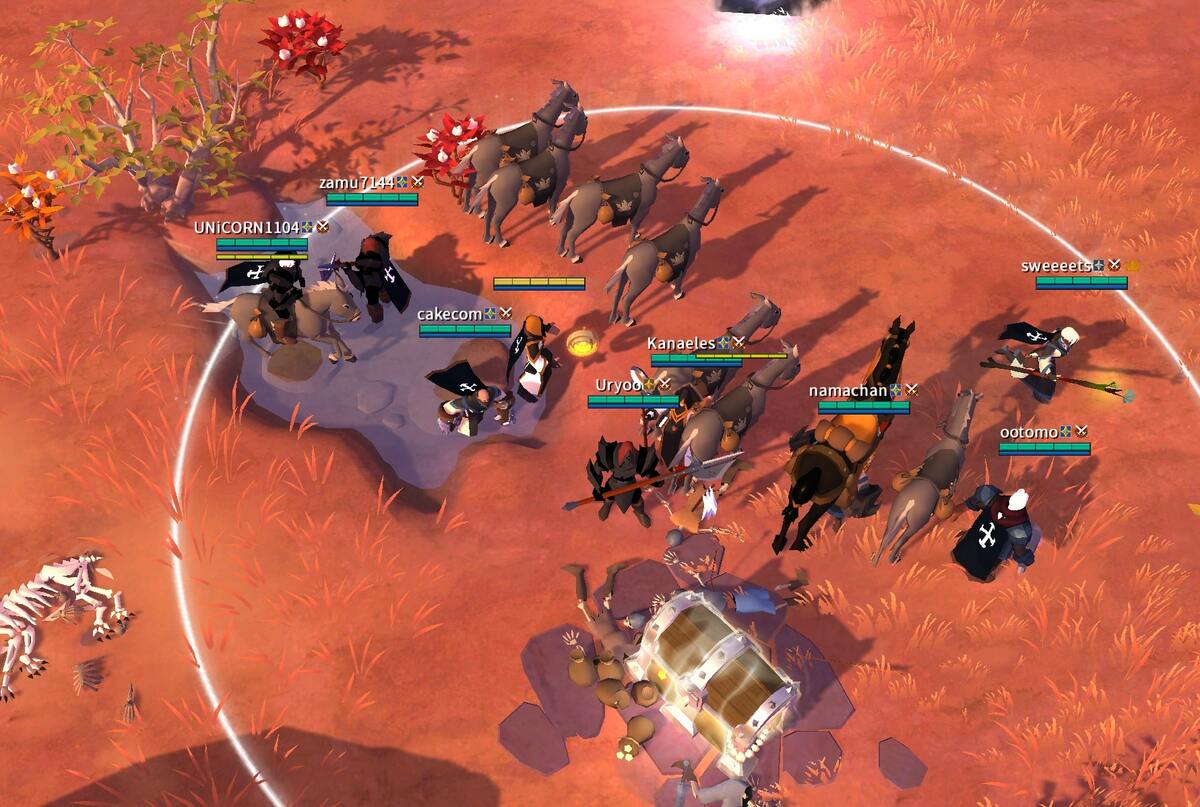Viewport: 1200px width, 807px height.
Task: Select the zamu7144 player nameplate
Action: [356, 183]
